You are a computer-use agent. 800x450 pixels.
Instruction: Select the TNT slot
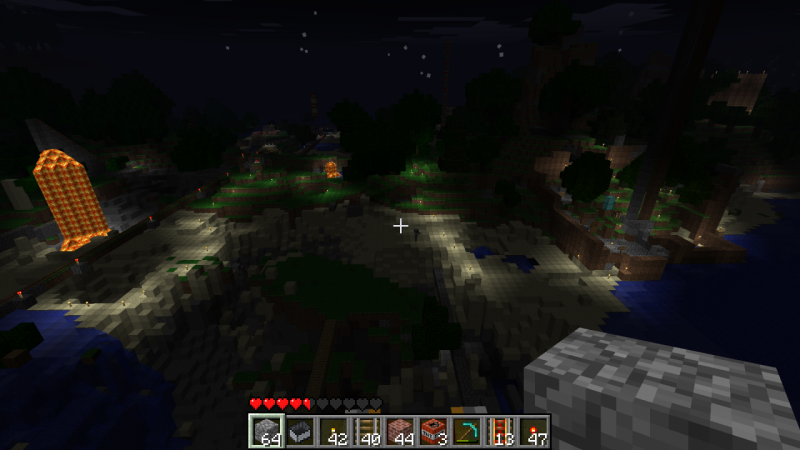[433, 432]
